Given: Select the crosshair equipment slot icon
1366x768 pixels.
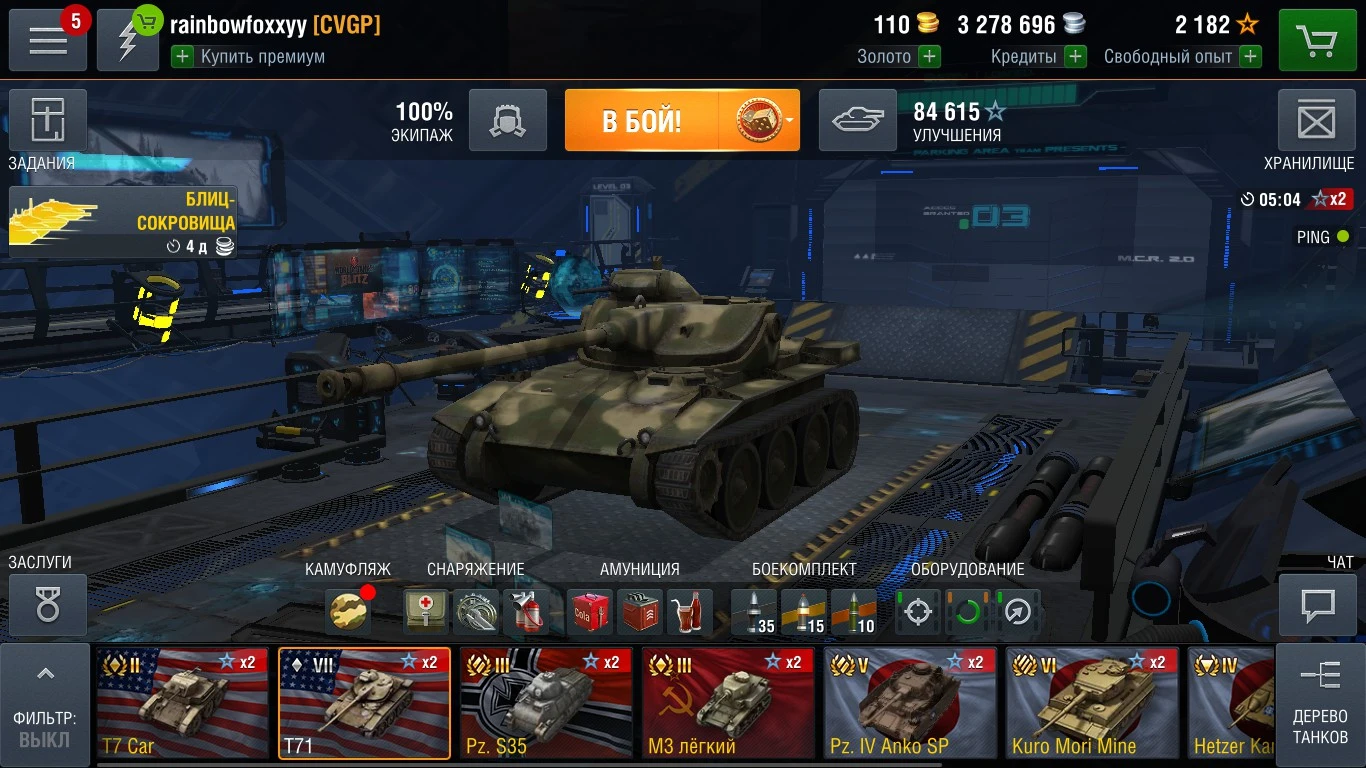Looking at the screenshot, I should click(x=917, y=611).
